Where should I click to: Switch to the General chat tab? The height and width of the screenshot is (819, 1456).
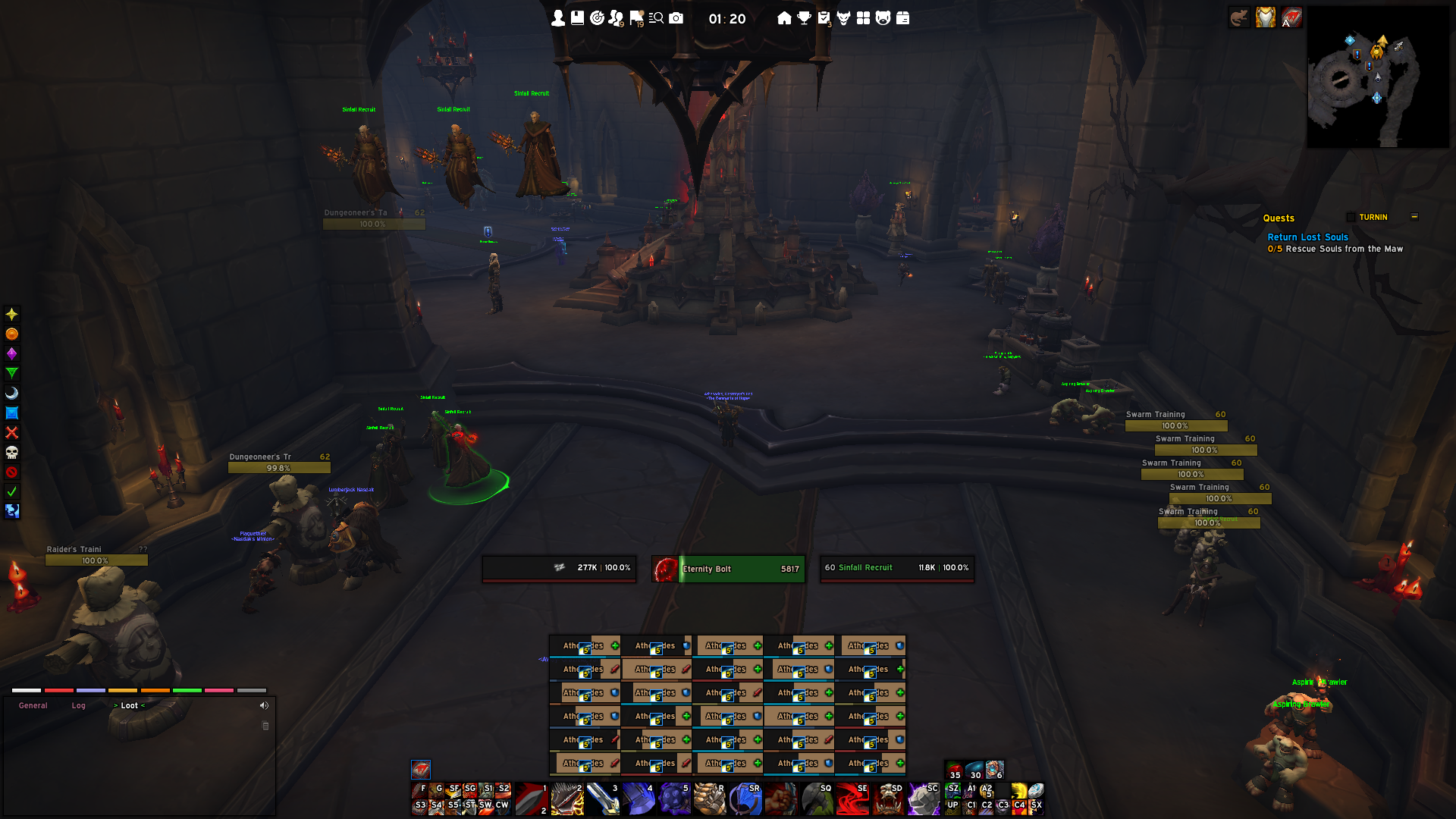click(33, 706)
